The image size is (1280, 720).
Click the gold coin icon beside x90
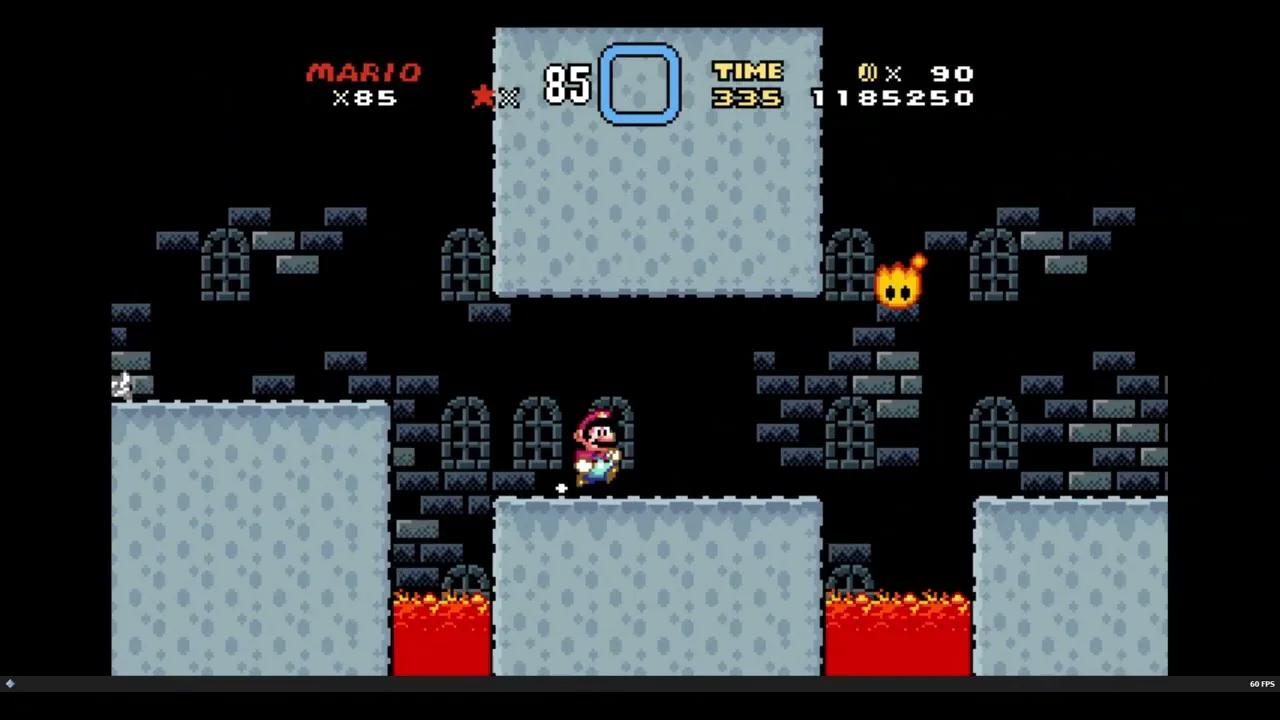click(x=869, y=73)
